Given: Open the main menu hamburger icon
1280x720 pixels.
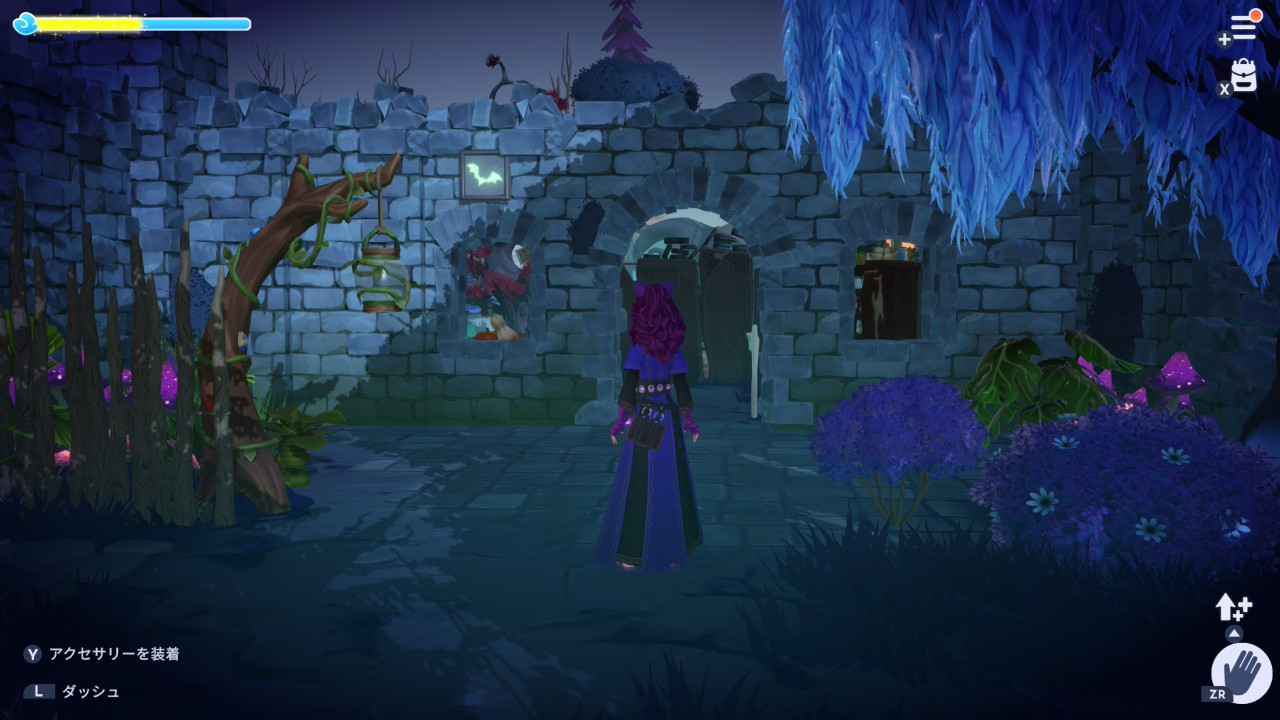Looking at the screenshot, I should click(x=1242, y=27).
